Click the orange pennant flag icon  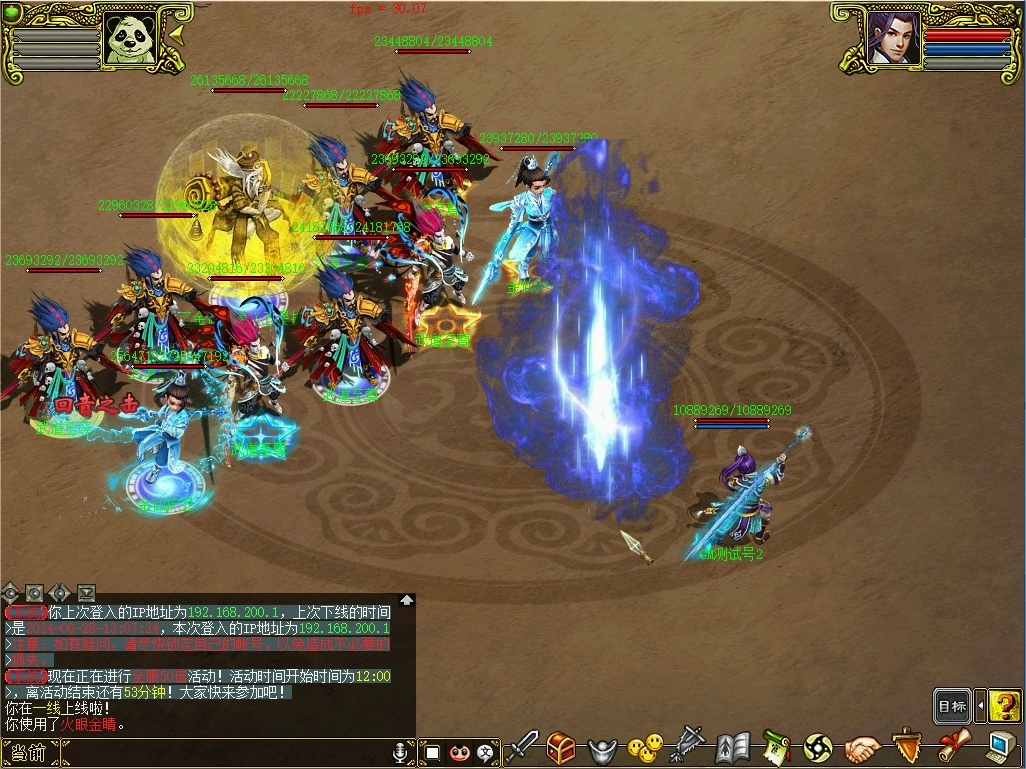click(906, 746)
